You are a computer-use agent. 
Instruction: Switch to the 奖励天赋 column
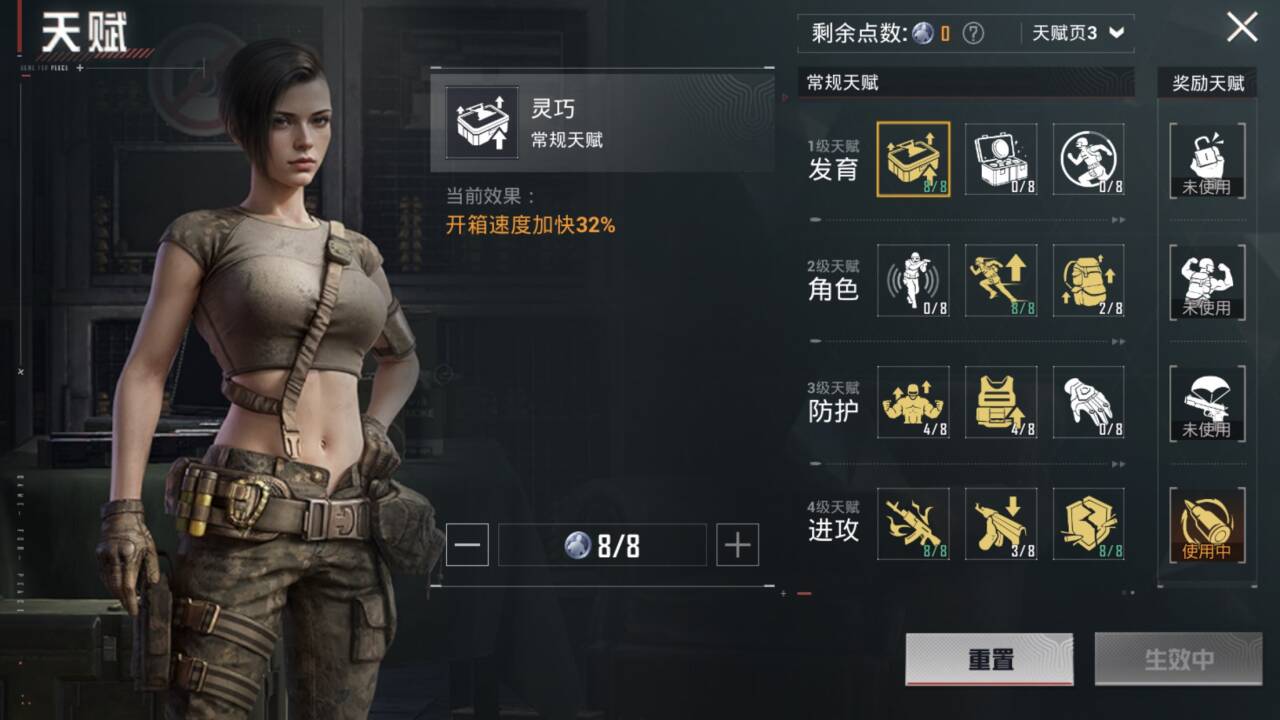click(1207, 83)
